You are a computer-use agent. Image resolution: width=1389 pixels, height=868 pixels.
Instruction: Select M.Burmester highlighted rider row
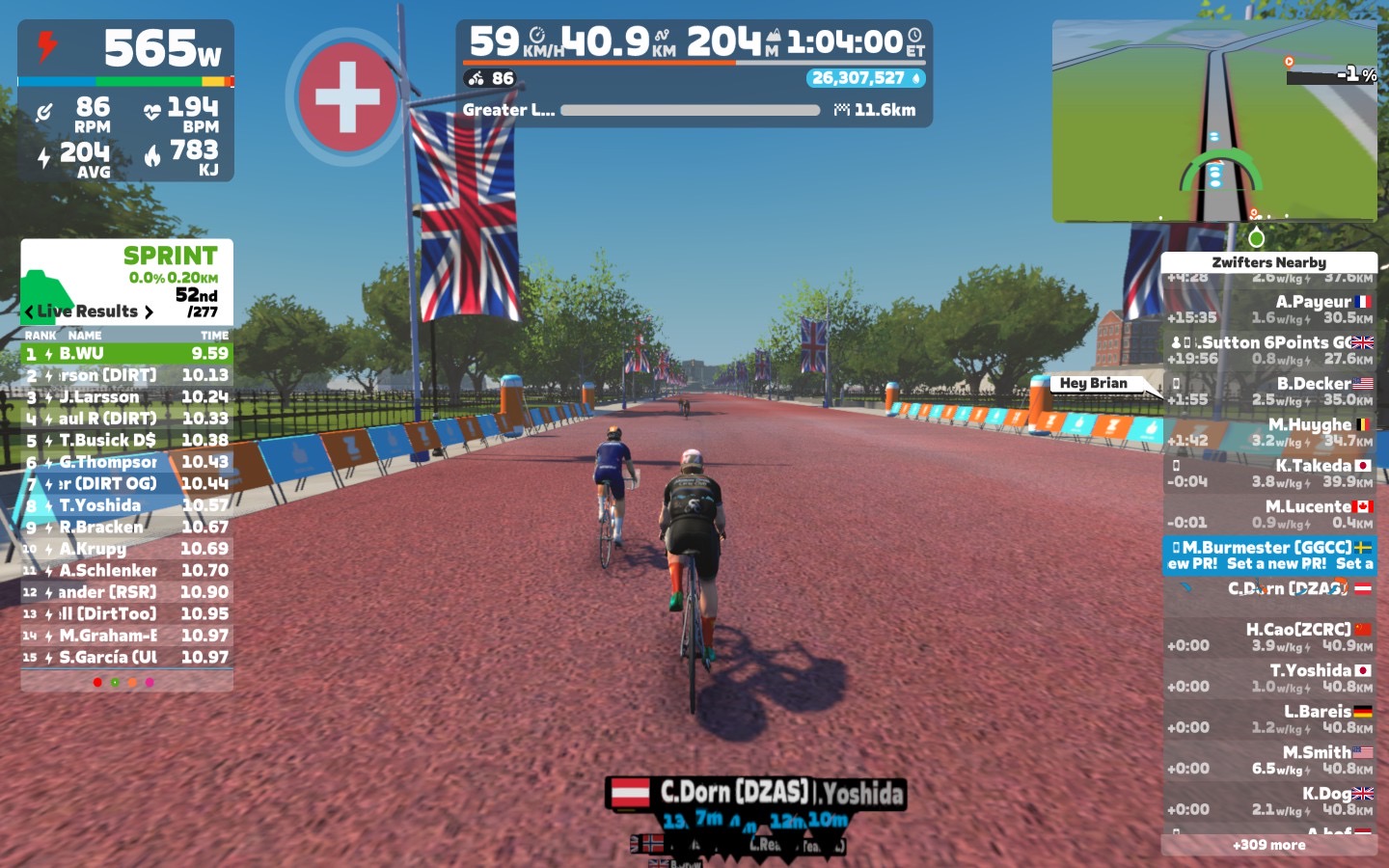(x=1268, y=556)
